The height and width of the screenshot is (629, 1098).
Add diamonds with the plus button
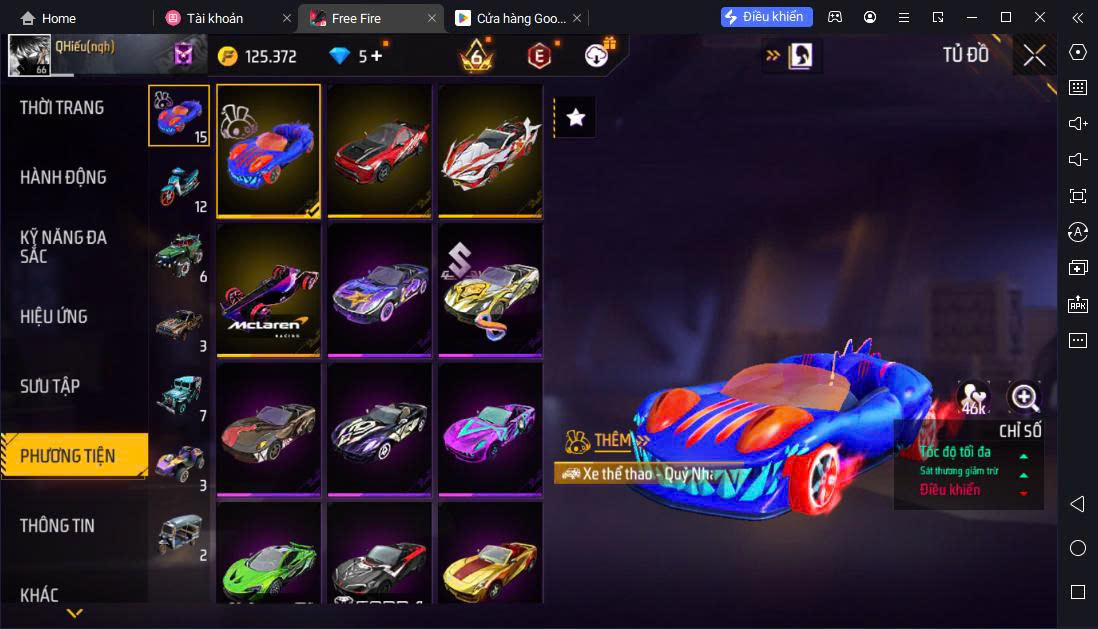(x=376, y=56)
